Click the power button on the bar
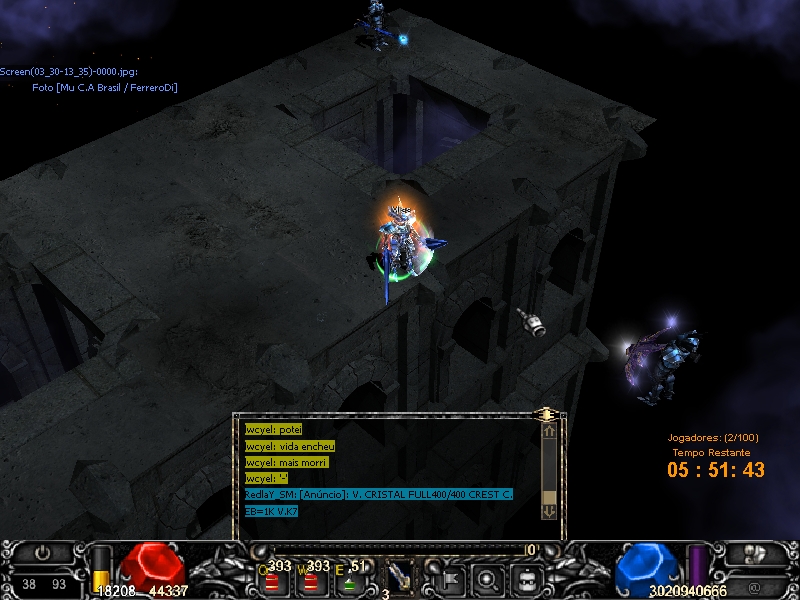 [42, 552]
